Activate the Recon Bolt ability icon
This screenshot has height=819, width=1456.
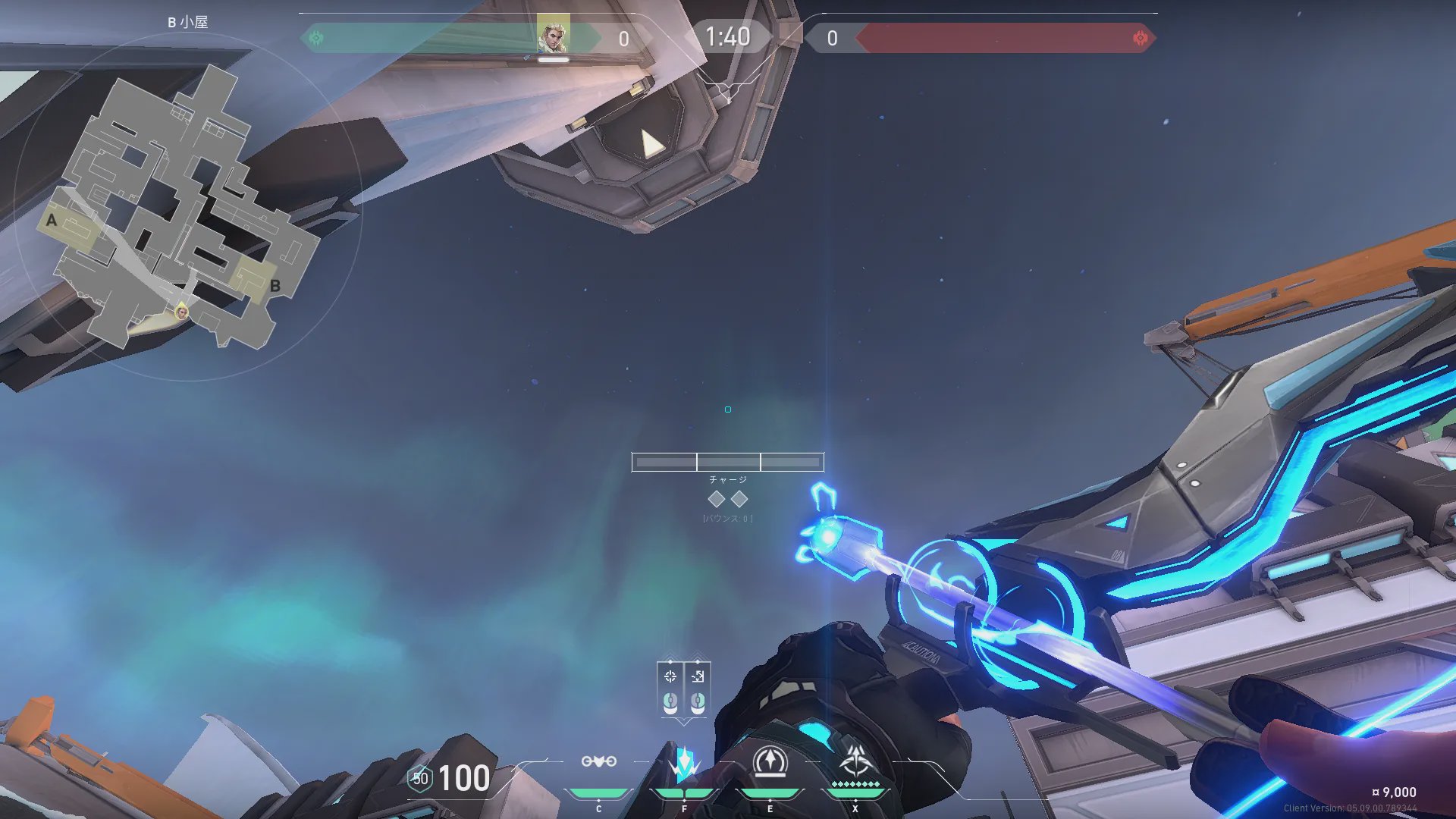point(770,761)
